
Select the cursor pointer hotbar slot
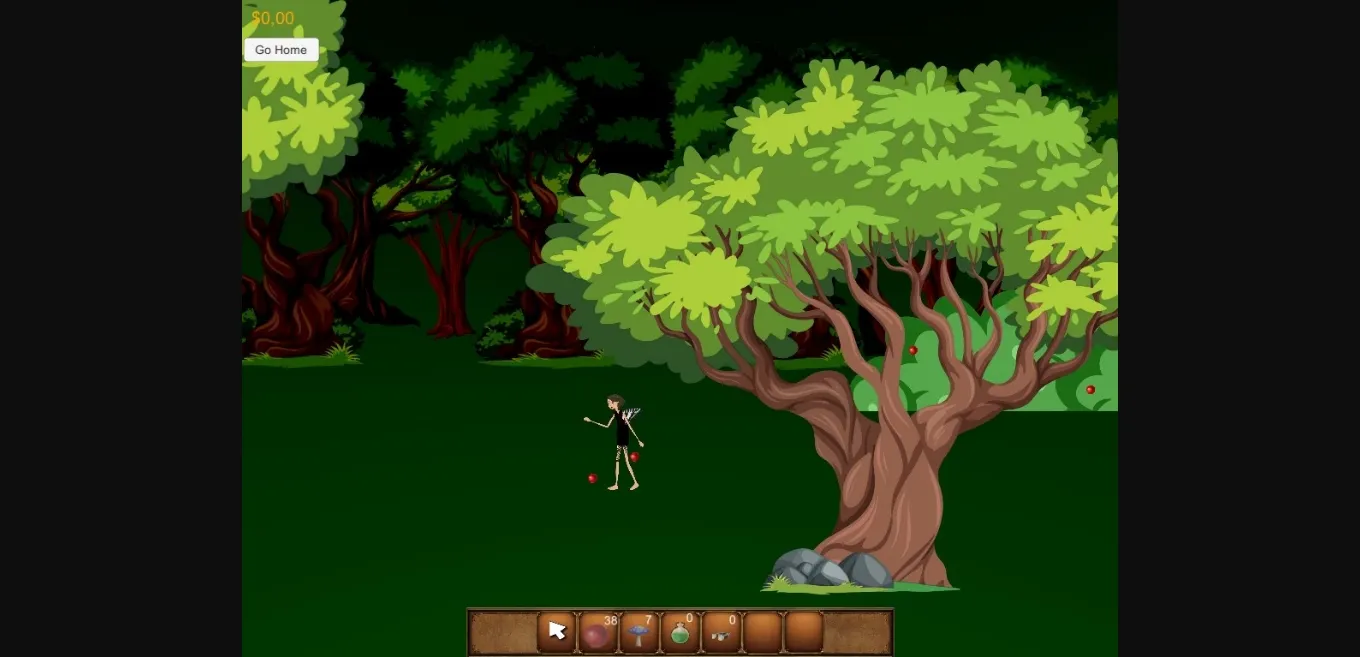[557, 632]
